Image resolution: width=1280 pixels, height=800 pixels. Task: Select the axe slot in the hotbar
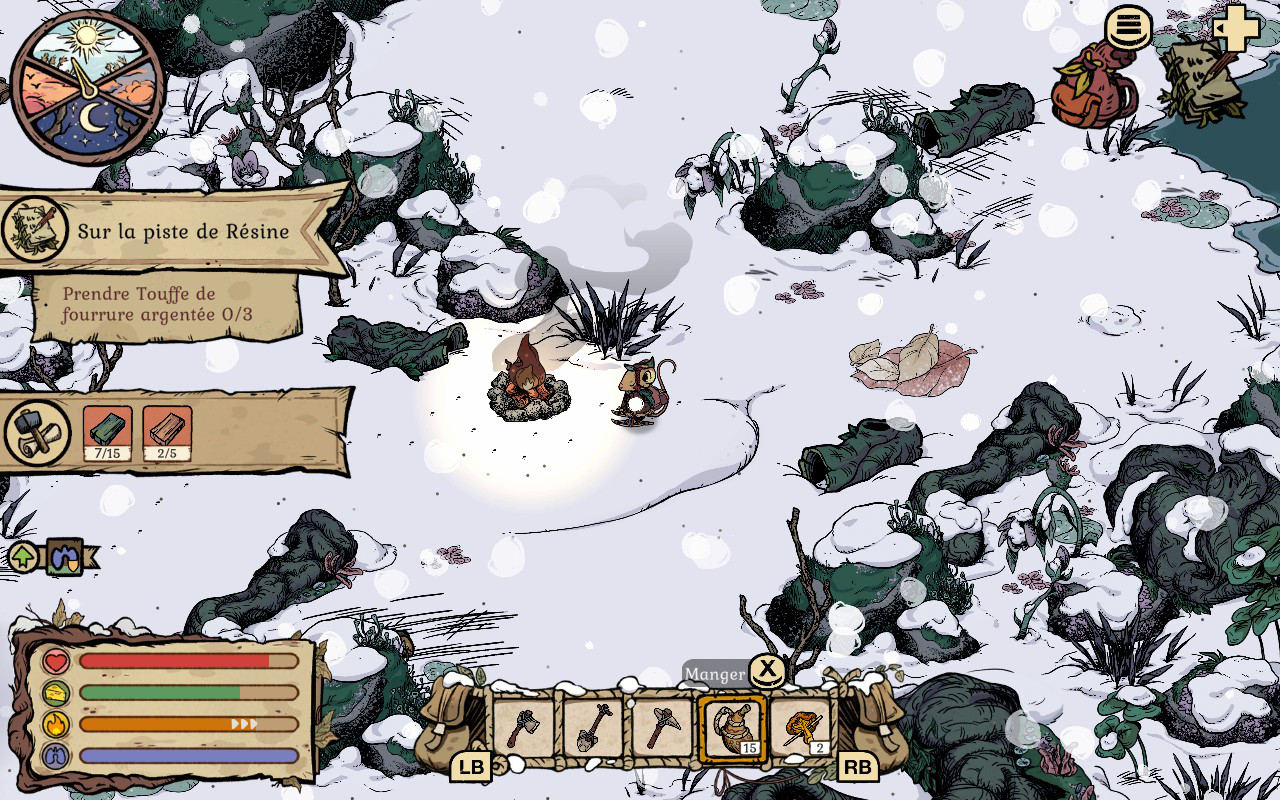[x=524, y=727]
